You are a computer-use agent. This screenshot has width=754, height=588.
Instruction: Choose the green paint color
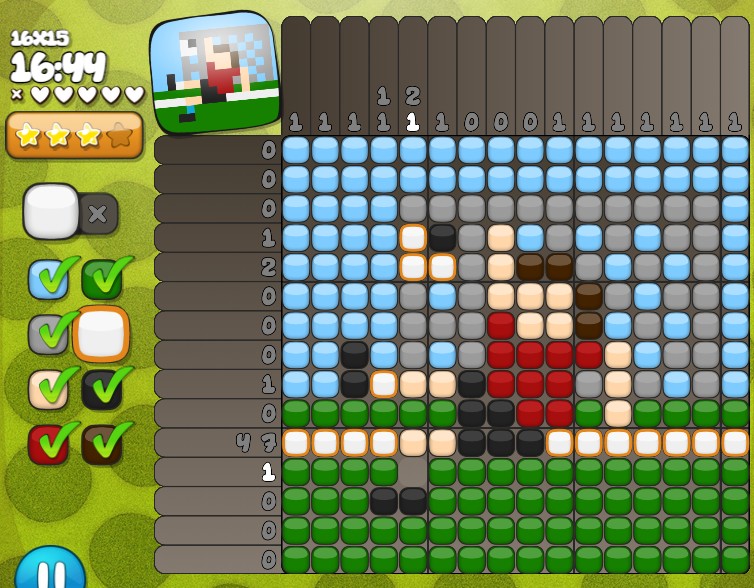coord(102,280)
